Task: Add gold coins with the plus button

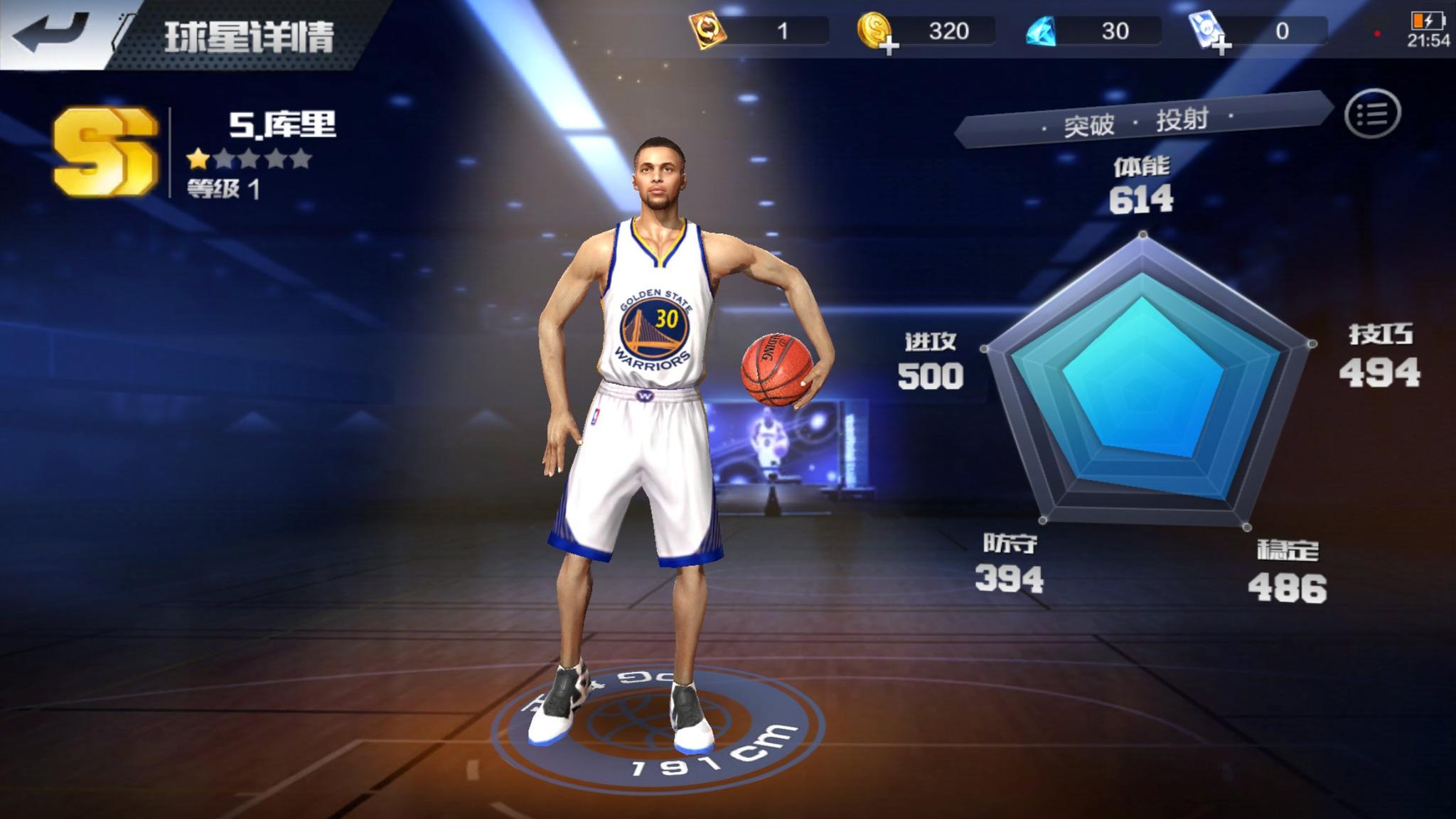Action: [x=890, y=46]
